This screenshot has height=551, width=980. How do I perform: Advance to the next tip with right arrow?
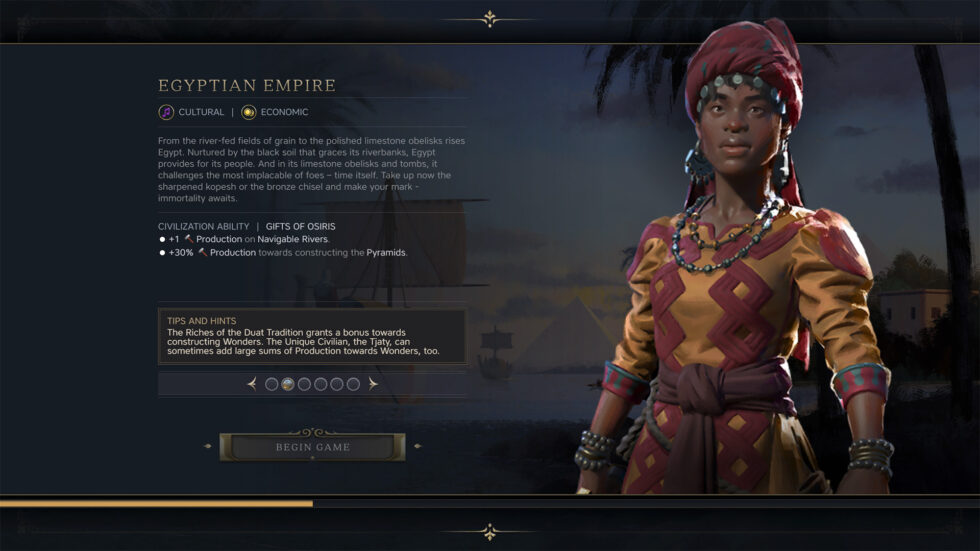pos(373,384)
